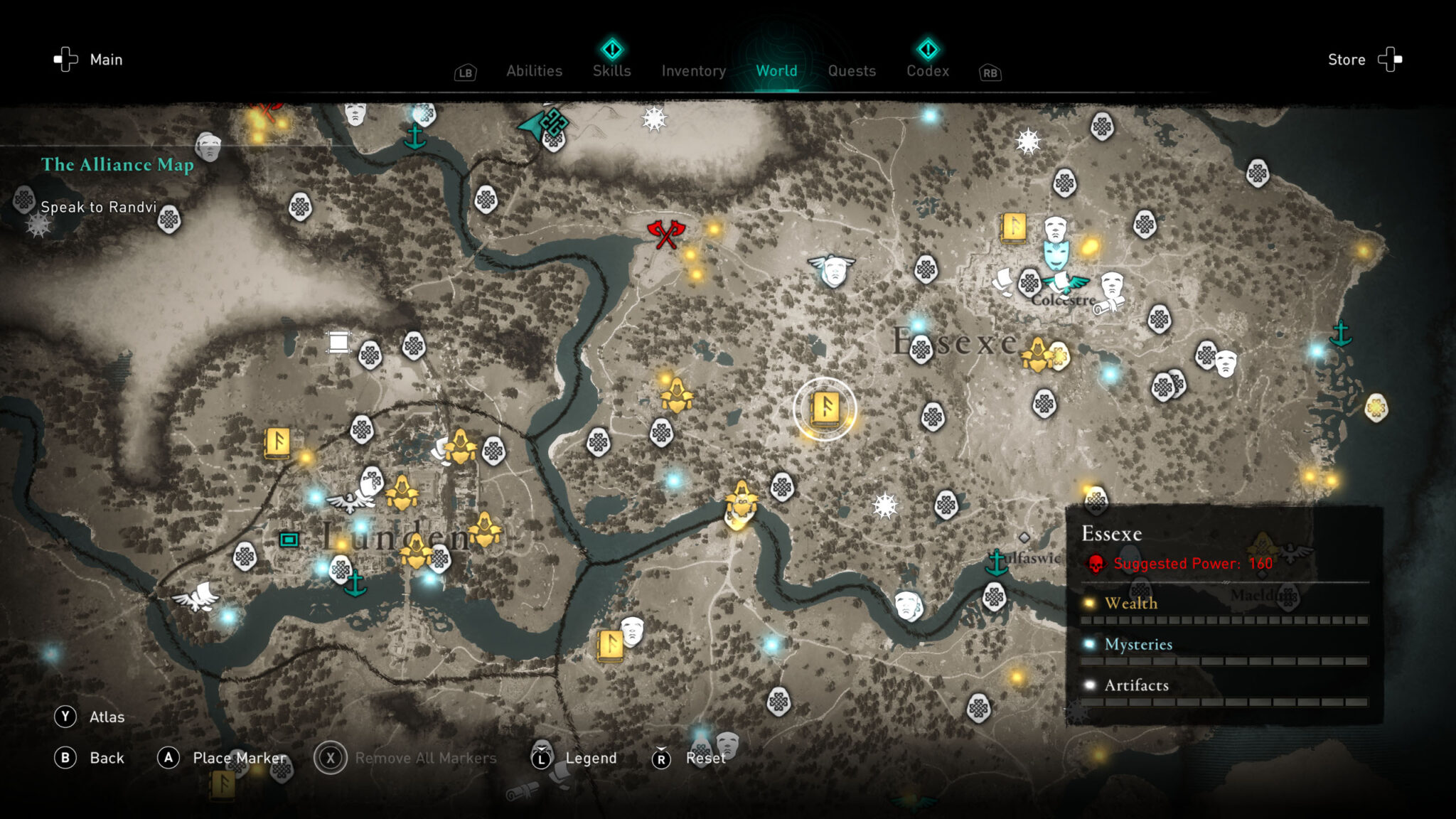Image resolution: width=1456 pixels, height=819 pixels.
Task: Click the red crossed-axes raid marker
Action: click(665, 233)
